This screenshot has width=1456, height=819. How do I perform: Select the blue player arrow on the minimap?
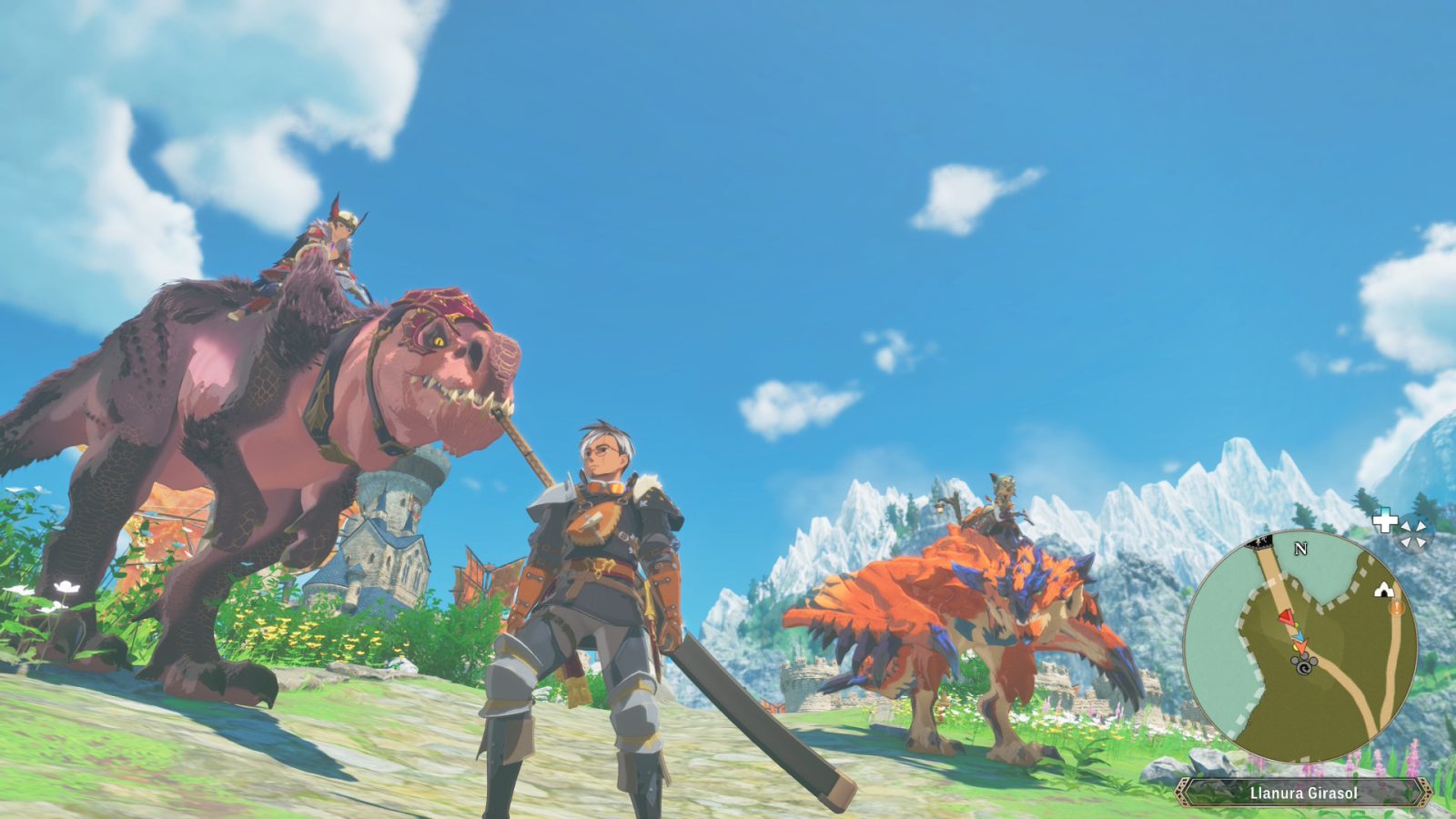[x=1299, y=637]
